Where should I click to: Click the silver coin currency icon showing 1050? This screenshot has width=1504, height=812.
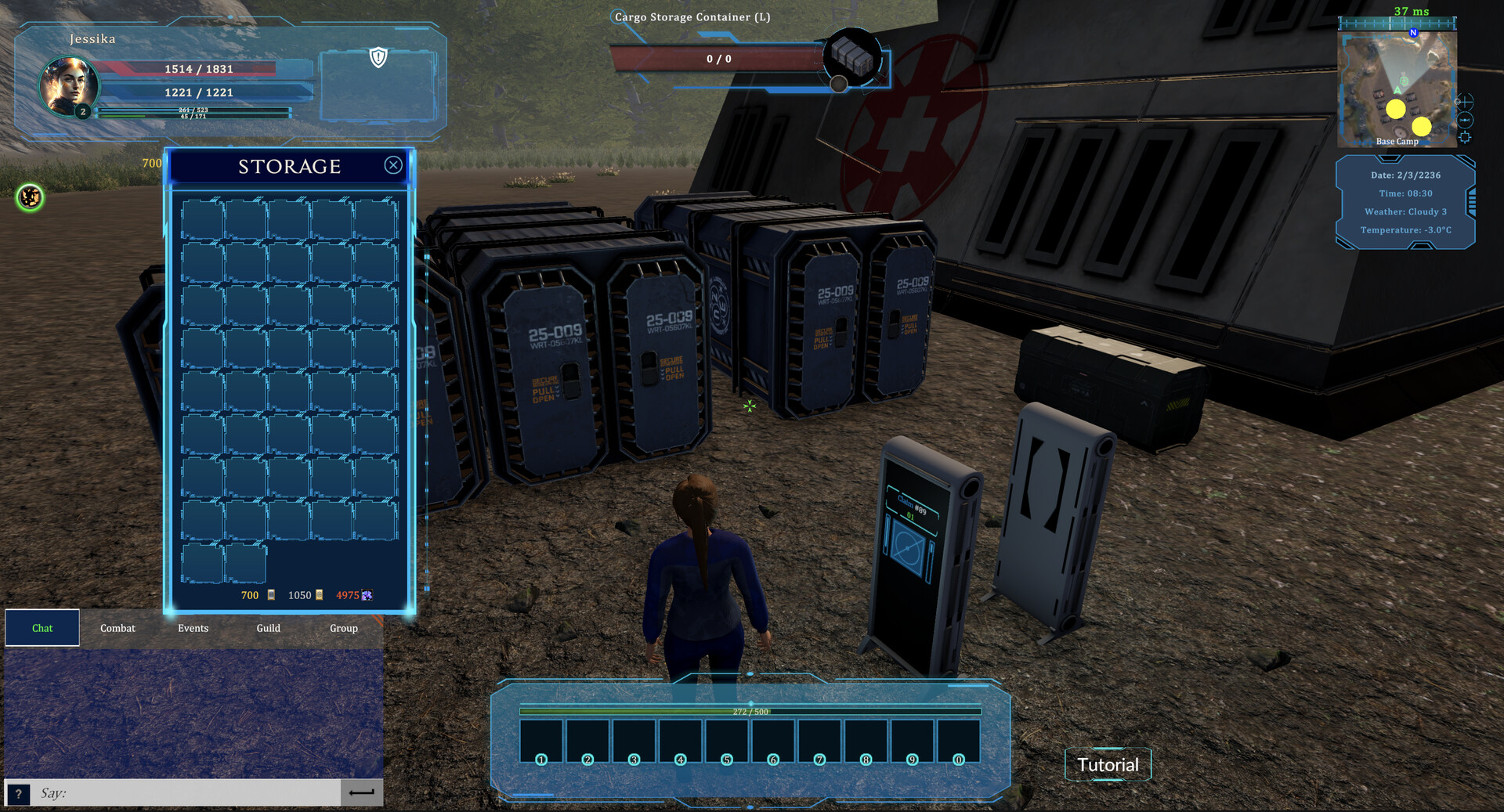click(x=319, y=595)
